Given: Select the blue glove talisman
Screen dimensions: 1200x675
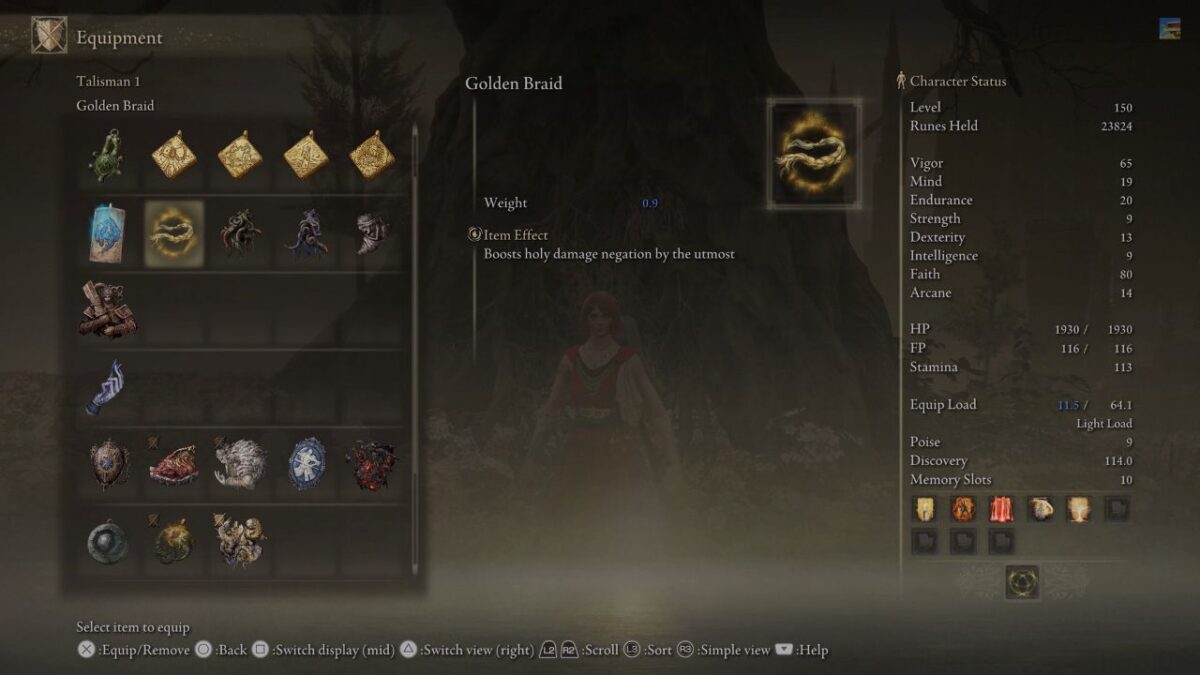Looking at the screenshot, I should [x=107, y=387].
